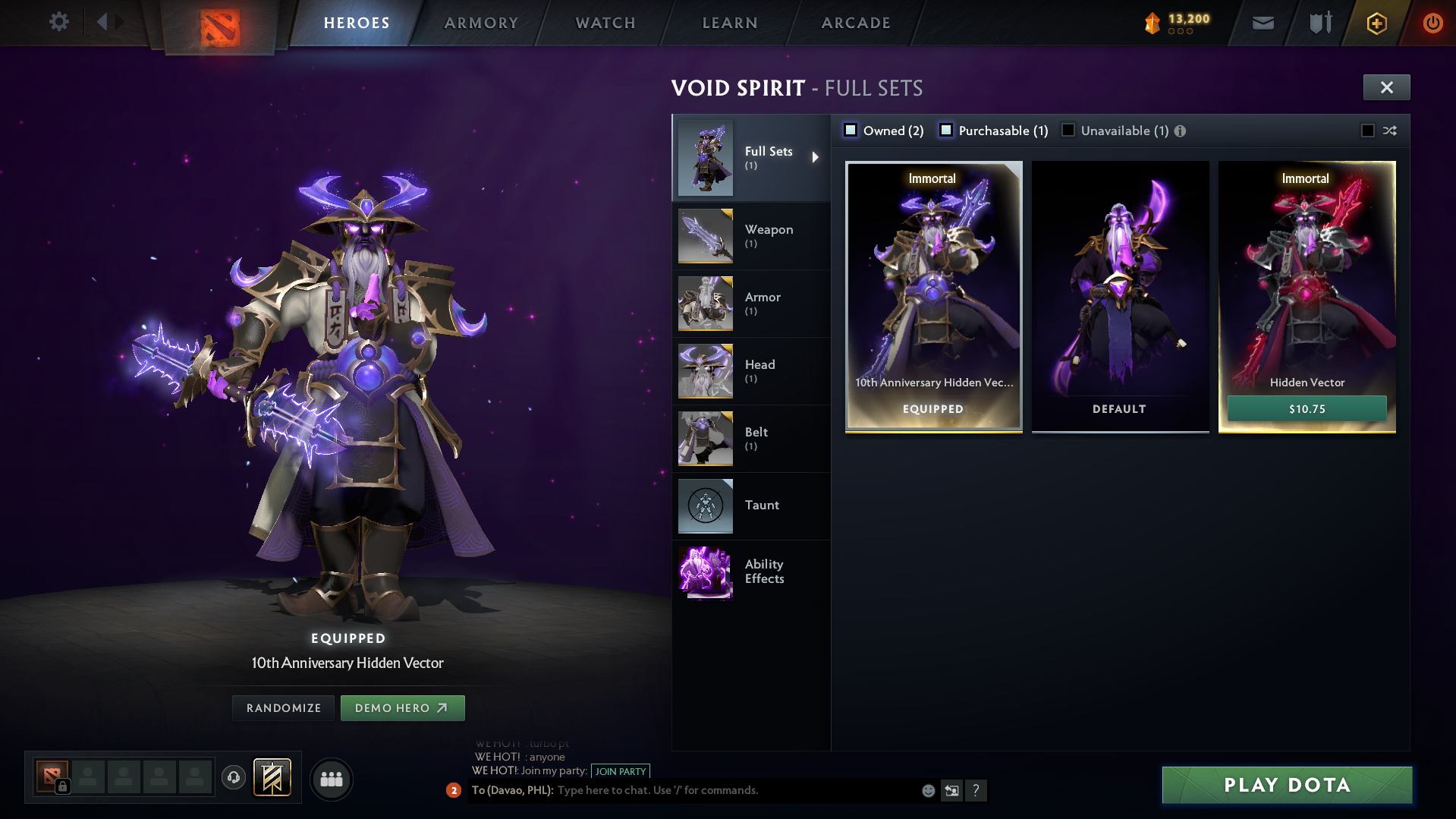This screenshot has height=819, width=1456.
Task: Expand the Full Sets category arrow
Action: [x=817, y=158]
